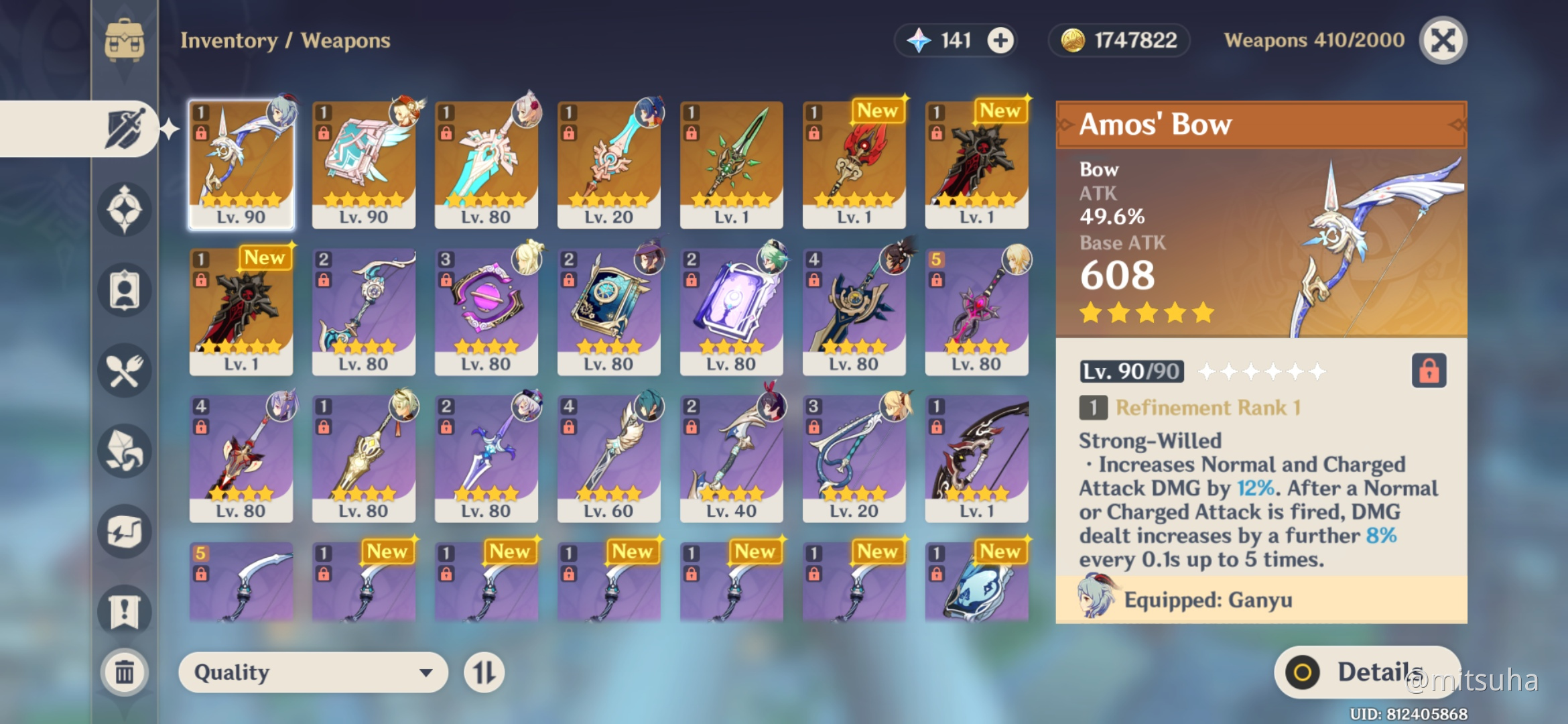Switch to the Food tab

click(x=125, y=371)
